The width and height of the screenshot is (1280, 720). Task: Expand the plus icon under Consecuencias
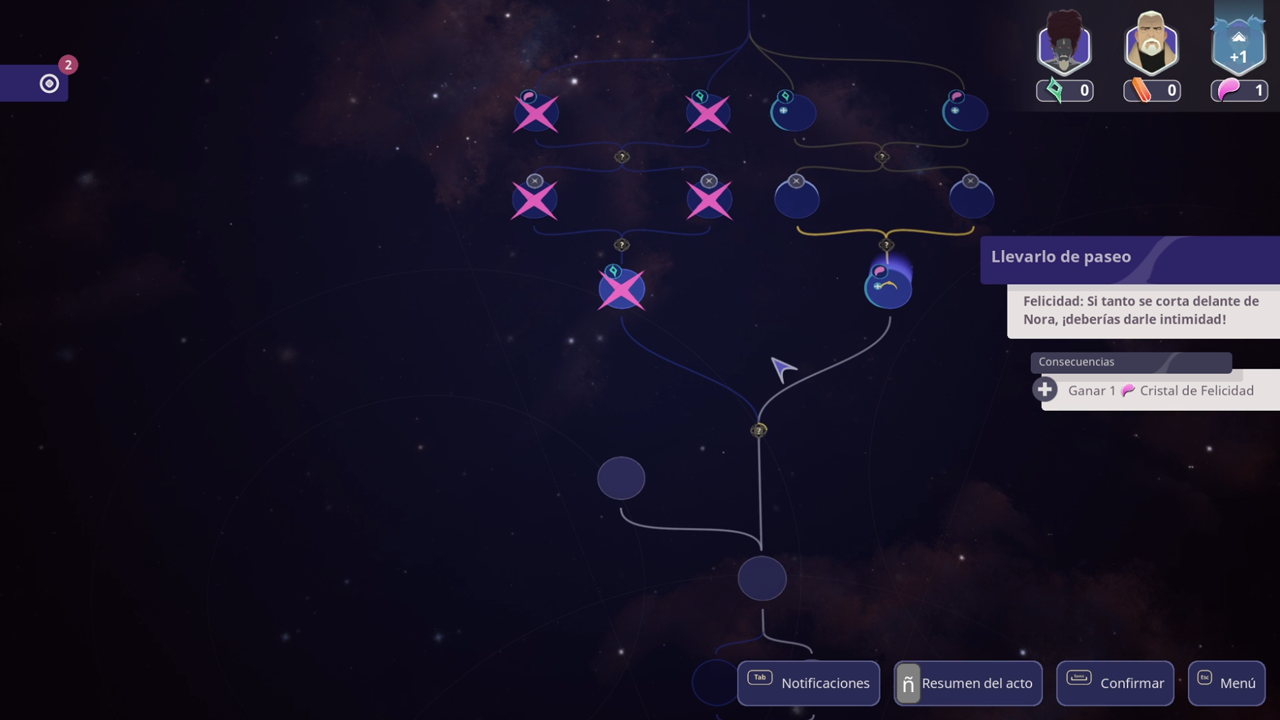1045,390
